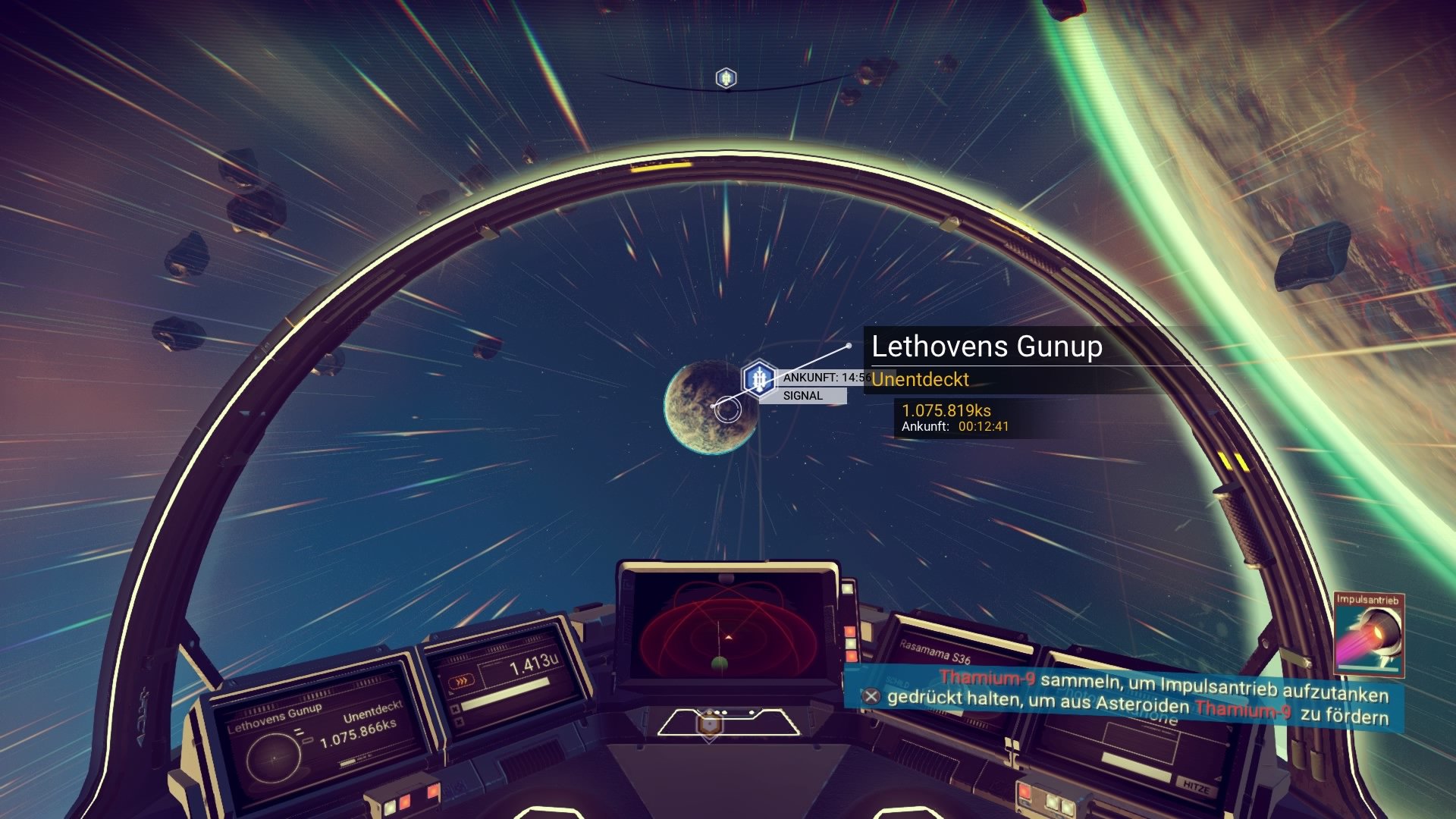This screenshot has height=819, width=1456.
Task: Click the planet targeting reticle
Action: tap(730, 409)
